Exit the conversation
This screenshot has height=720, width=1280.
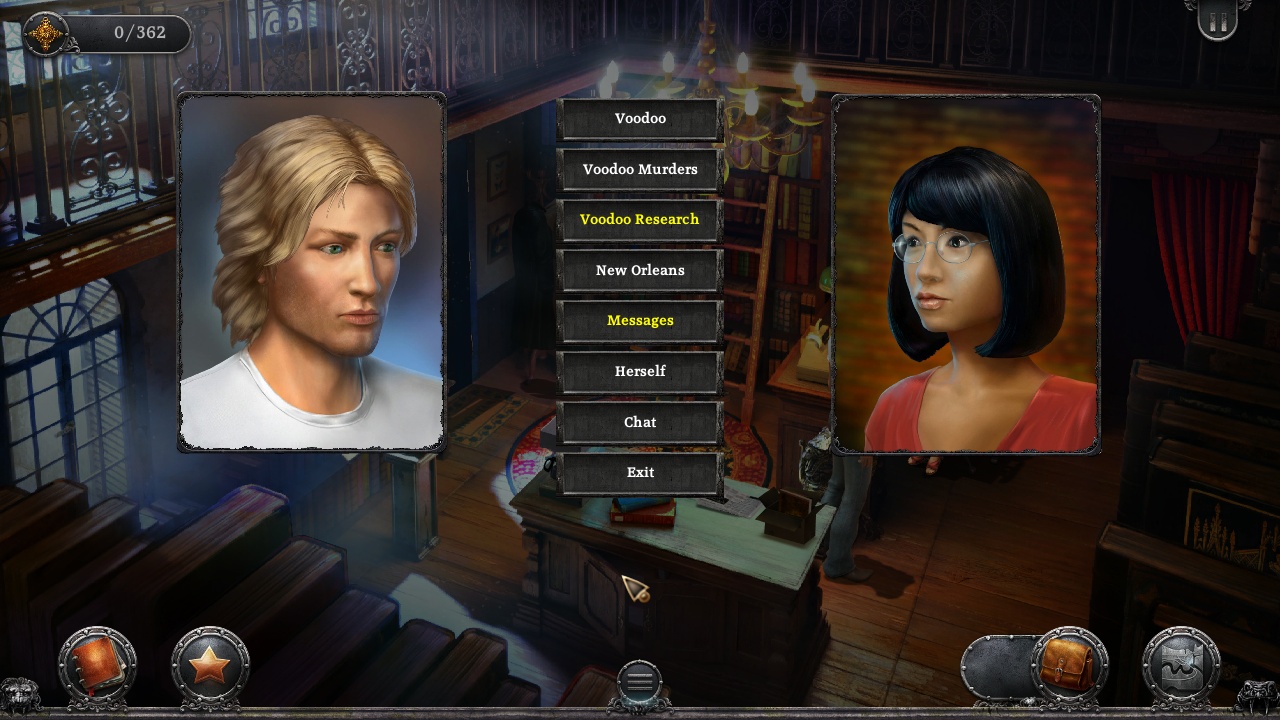tap(640, 472)
